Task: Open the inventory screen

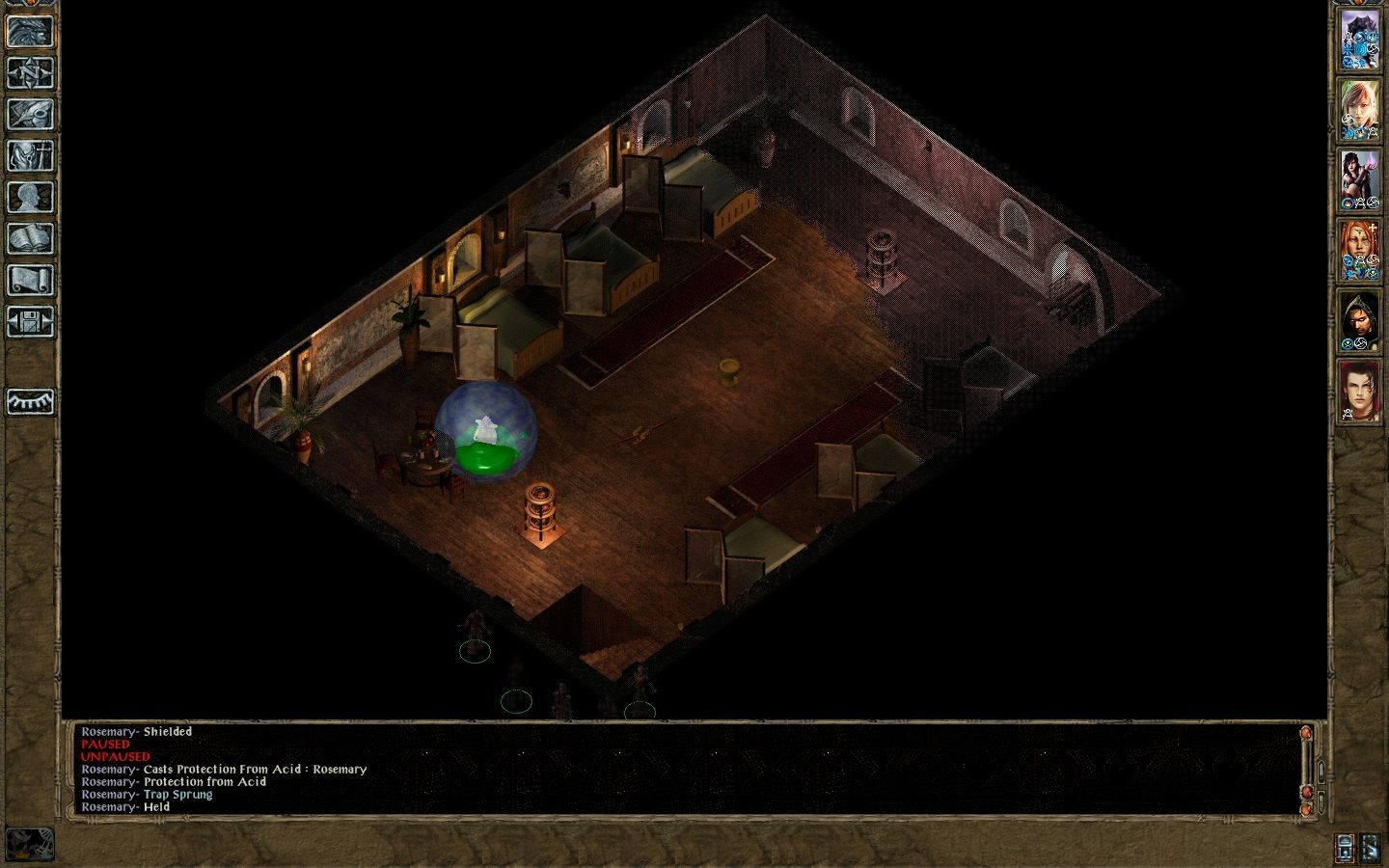Action: coord(30,155)
